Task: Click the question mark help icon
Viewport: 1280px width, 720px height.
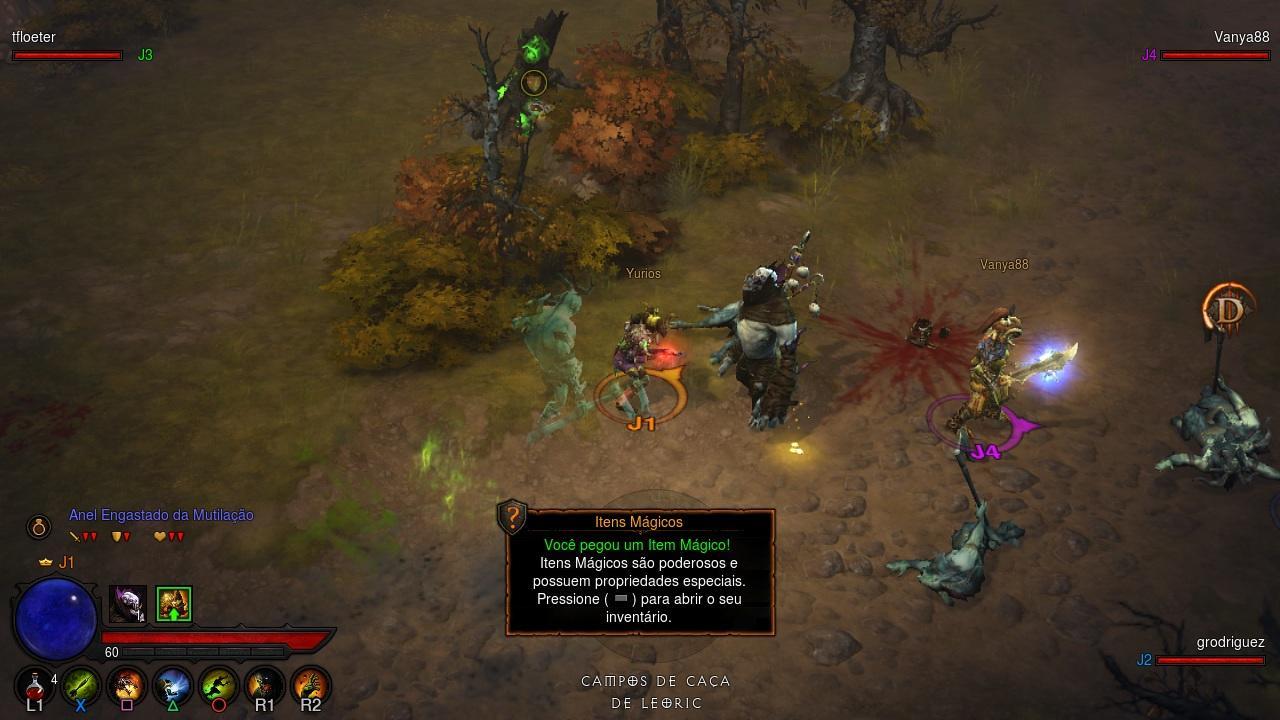Action: click(x=513, y=517)
